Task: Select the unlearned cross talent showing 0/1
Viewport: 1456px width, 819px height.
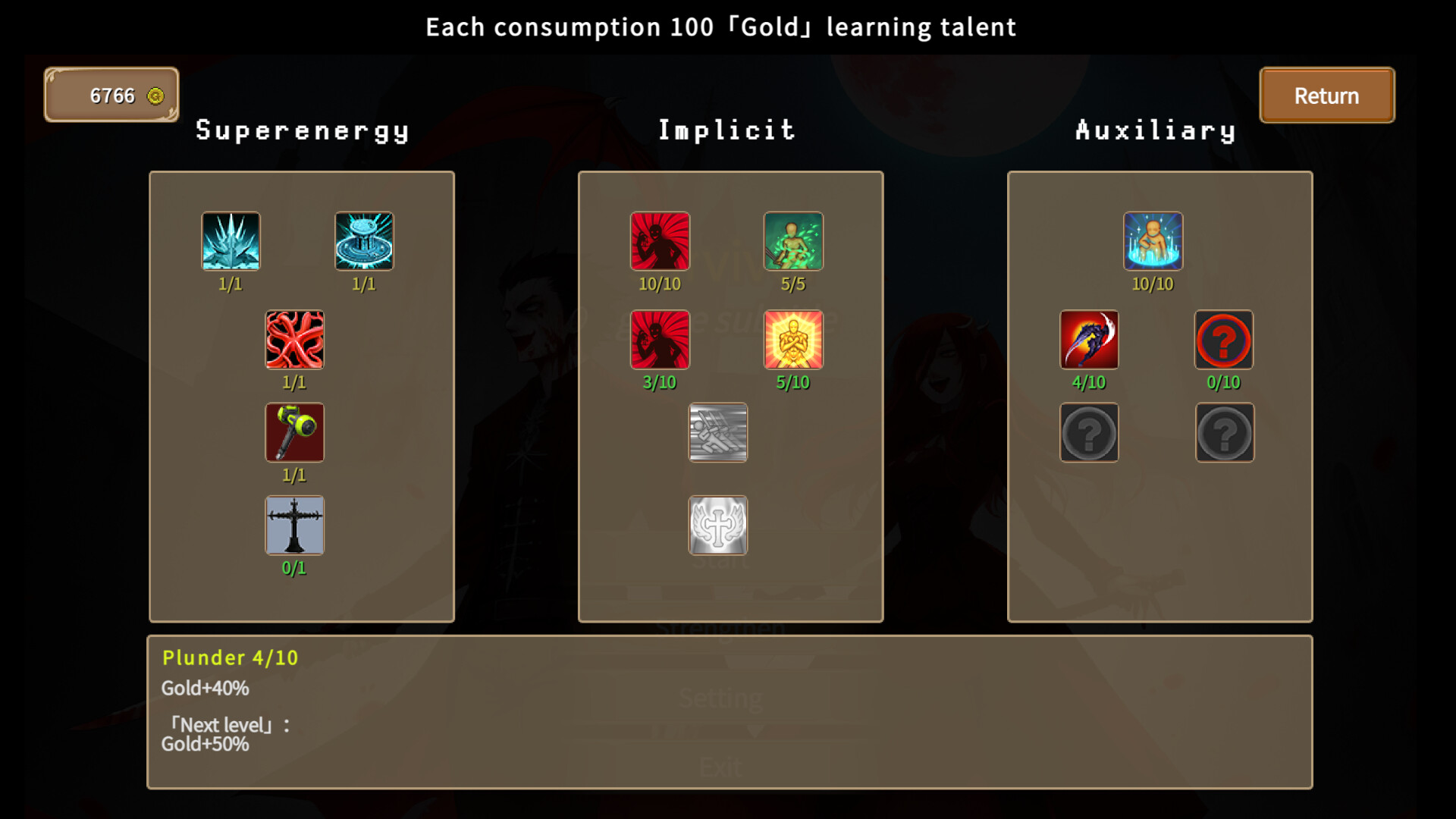Action: tap(294, 526)
